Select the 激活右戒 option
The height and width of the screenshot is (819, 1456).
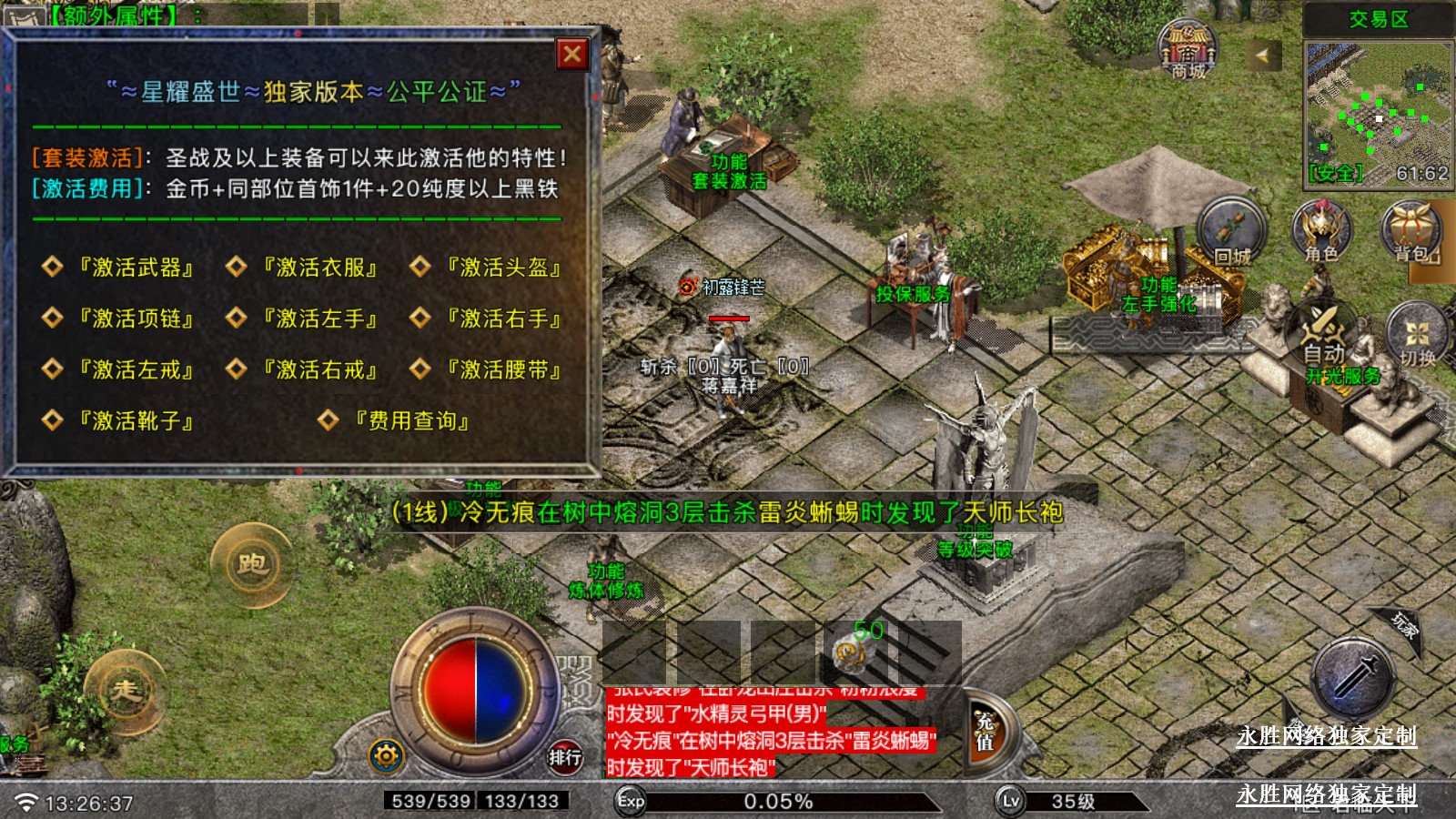point(319,369)
